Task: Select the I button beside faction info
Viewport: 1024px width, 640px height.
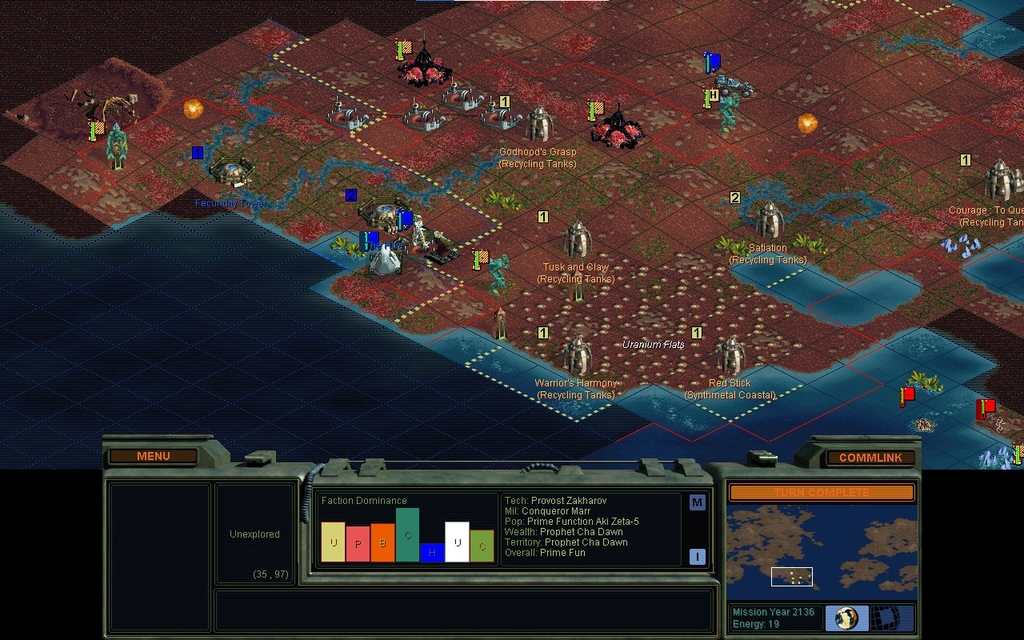Action: pos(697,557)
